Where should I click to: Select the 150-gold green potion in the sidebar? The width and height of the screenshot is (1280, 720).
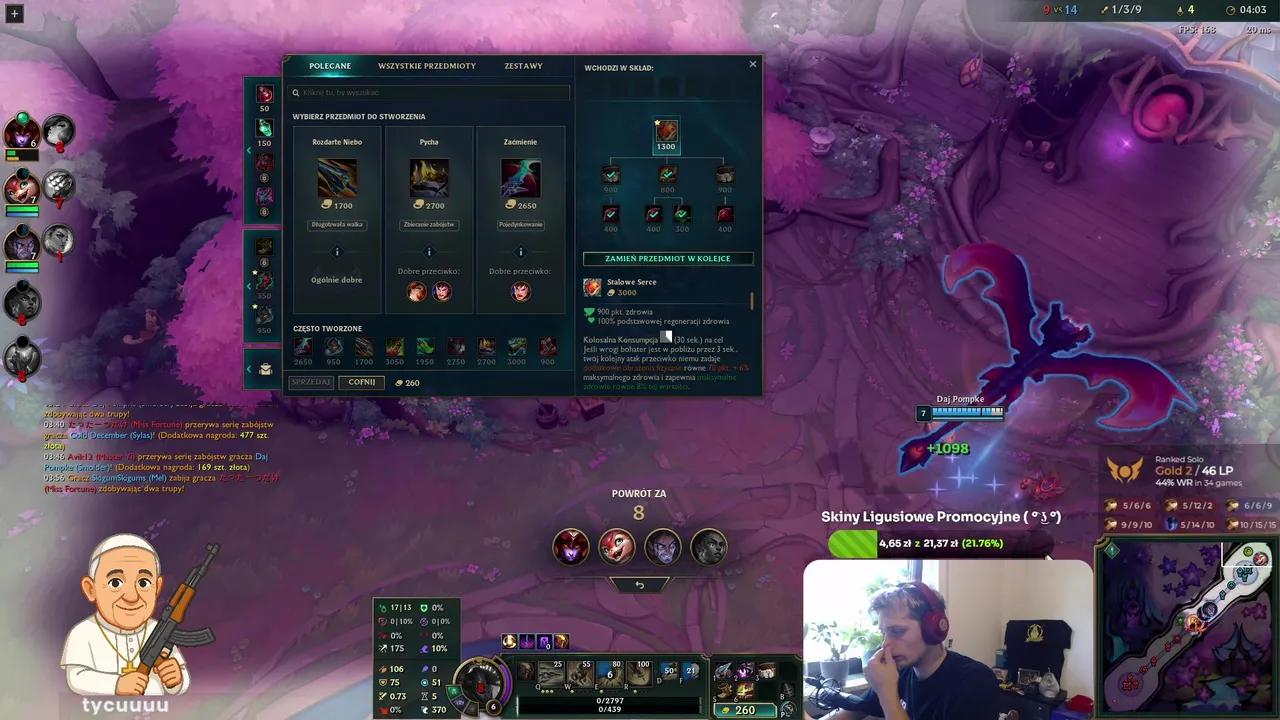click(264, 128)
